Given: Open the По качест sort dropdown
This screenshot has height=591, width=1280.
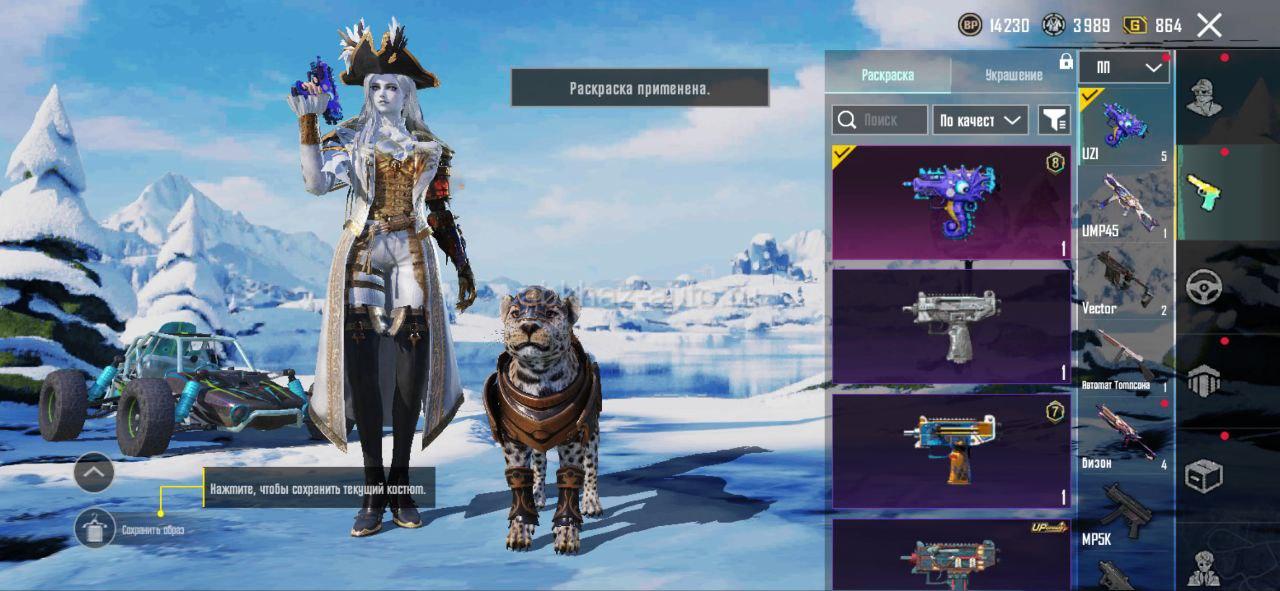Looking at the screenshot, I should [981, 120].
